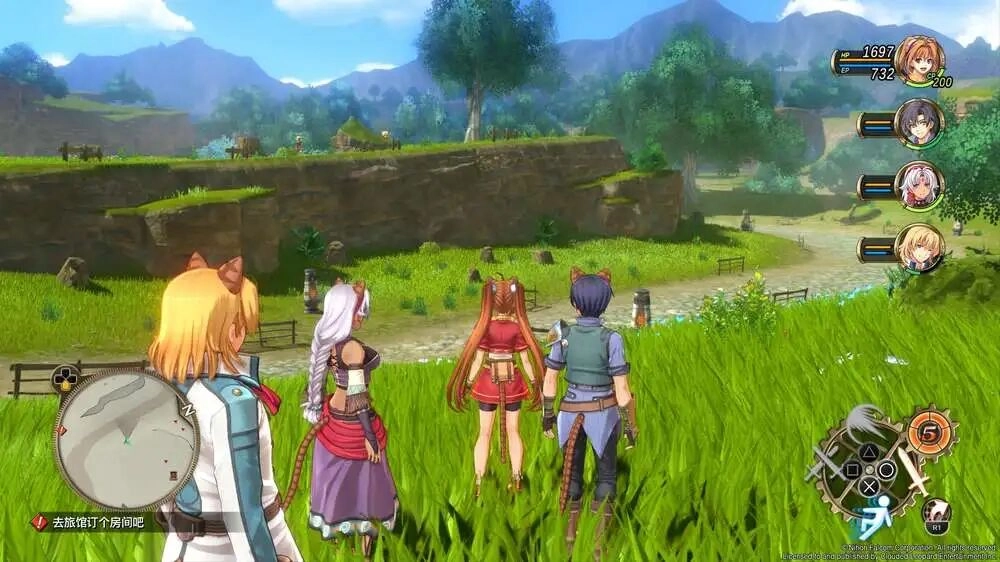The height and width of the screenshot is (562, 1000).
Task: Open the circular minimap
Action: pos(126,439)
